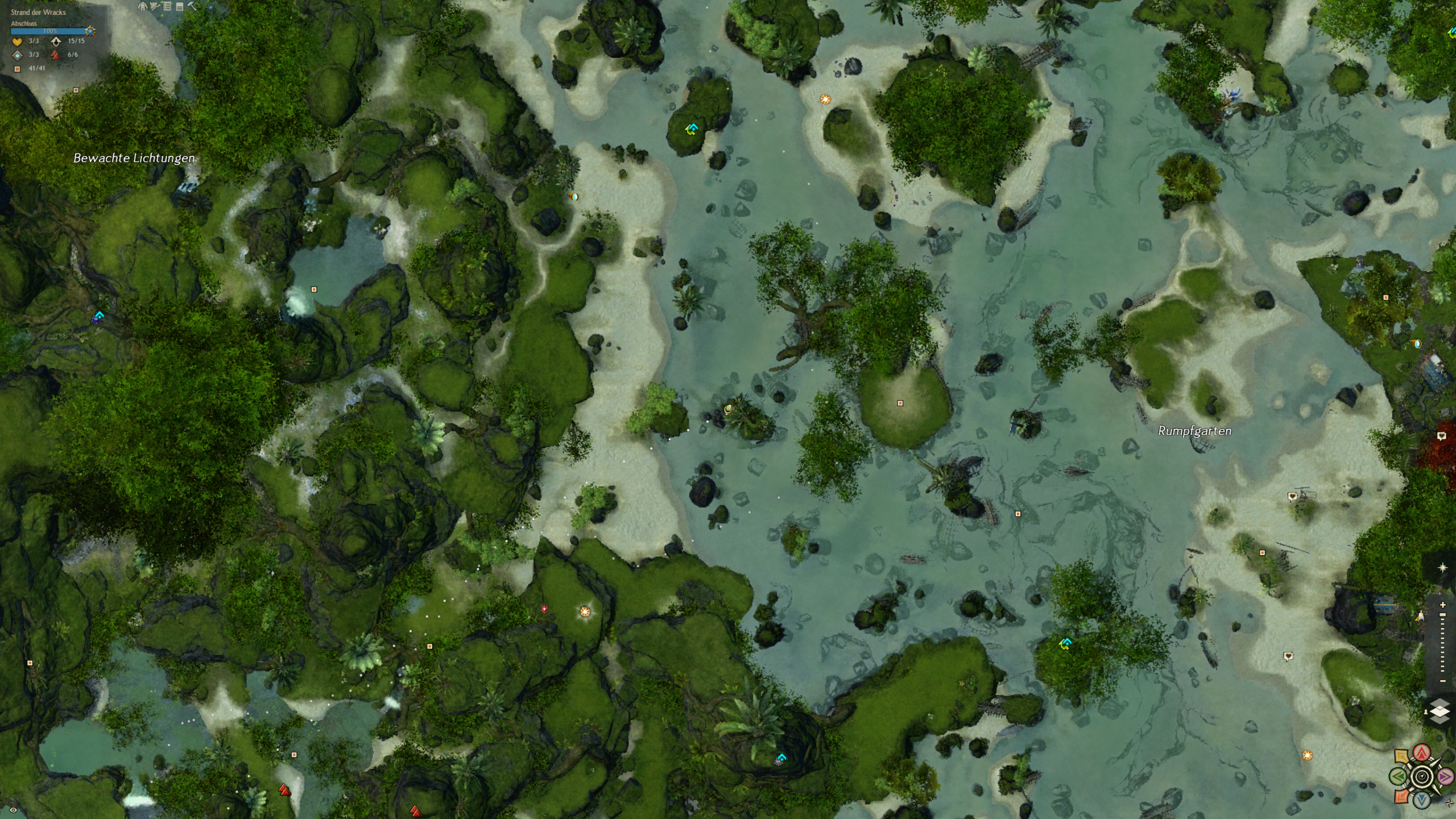
Task: Toggle the map floor layers button
Action: (x=1440, y=711)
